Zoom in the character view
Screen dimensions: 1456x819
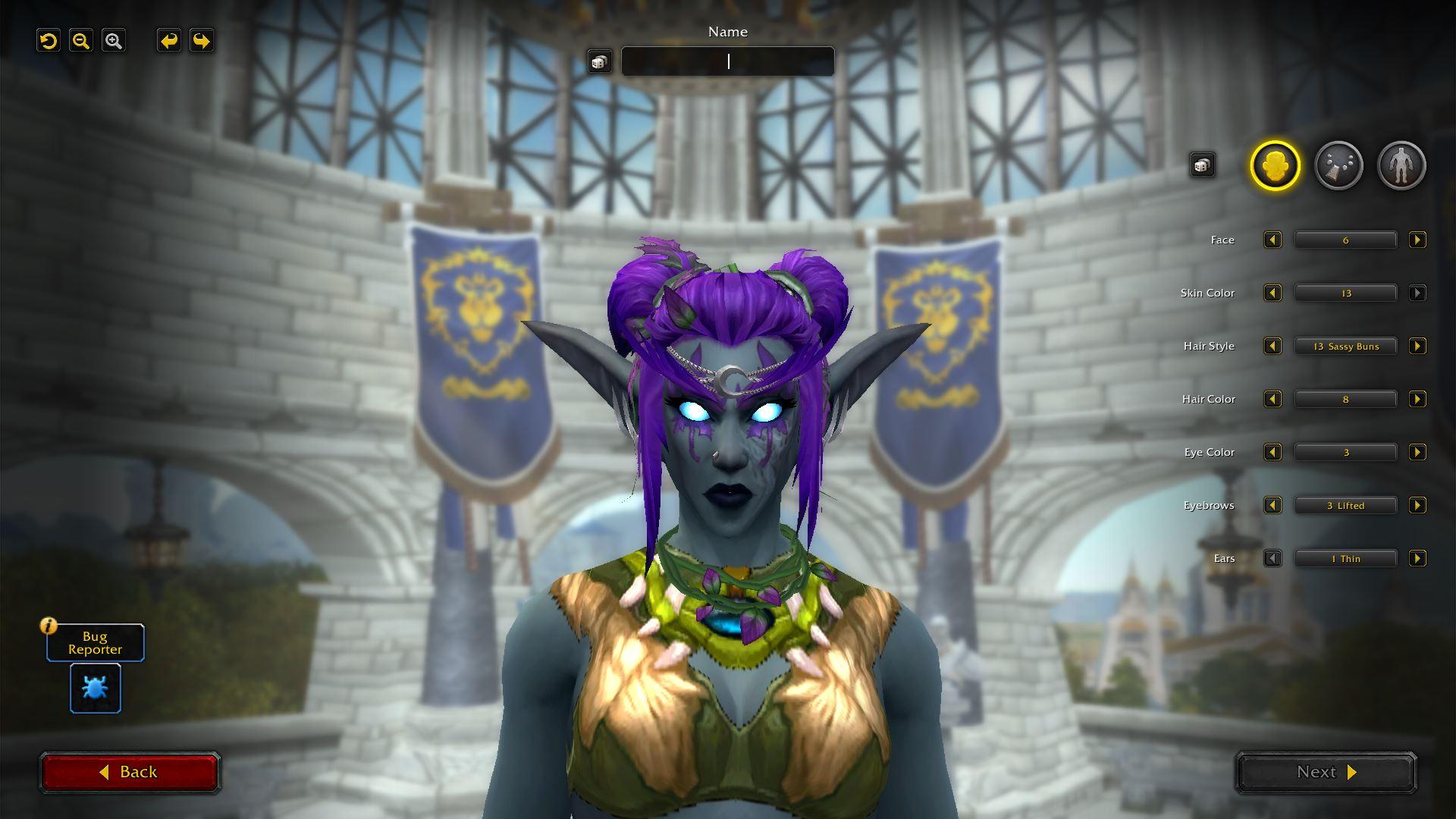coord(114,41)
